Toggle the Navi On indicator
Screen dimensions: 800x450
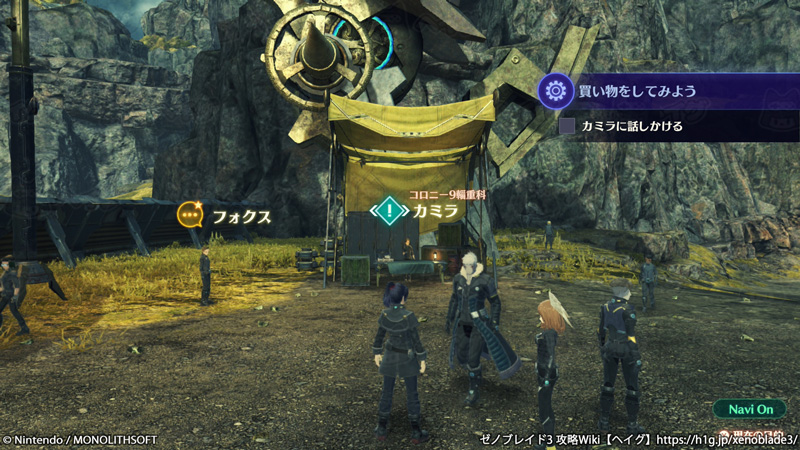pyautogui.click(x=750, y=409)
